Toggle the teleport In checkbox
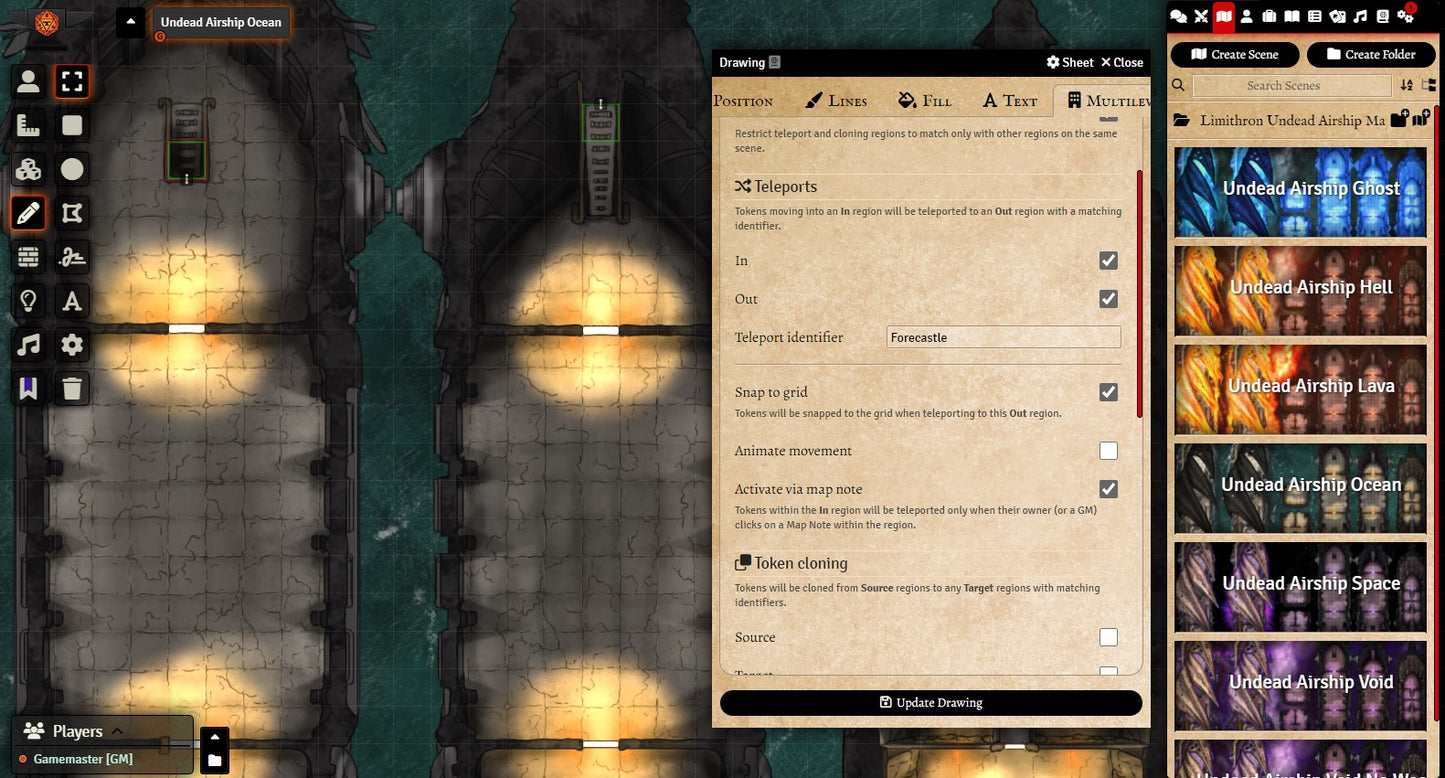Screen dimensions: 1445x778 coord(1108,261)
